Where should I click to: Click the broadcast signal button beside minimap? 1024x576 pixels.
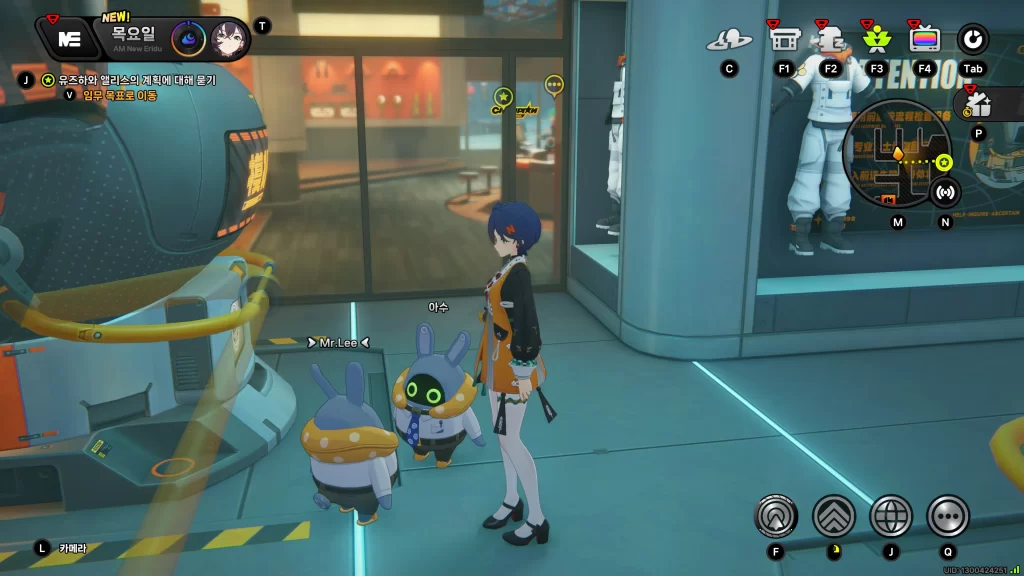point(945,192)
